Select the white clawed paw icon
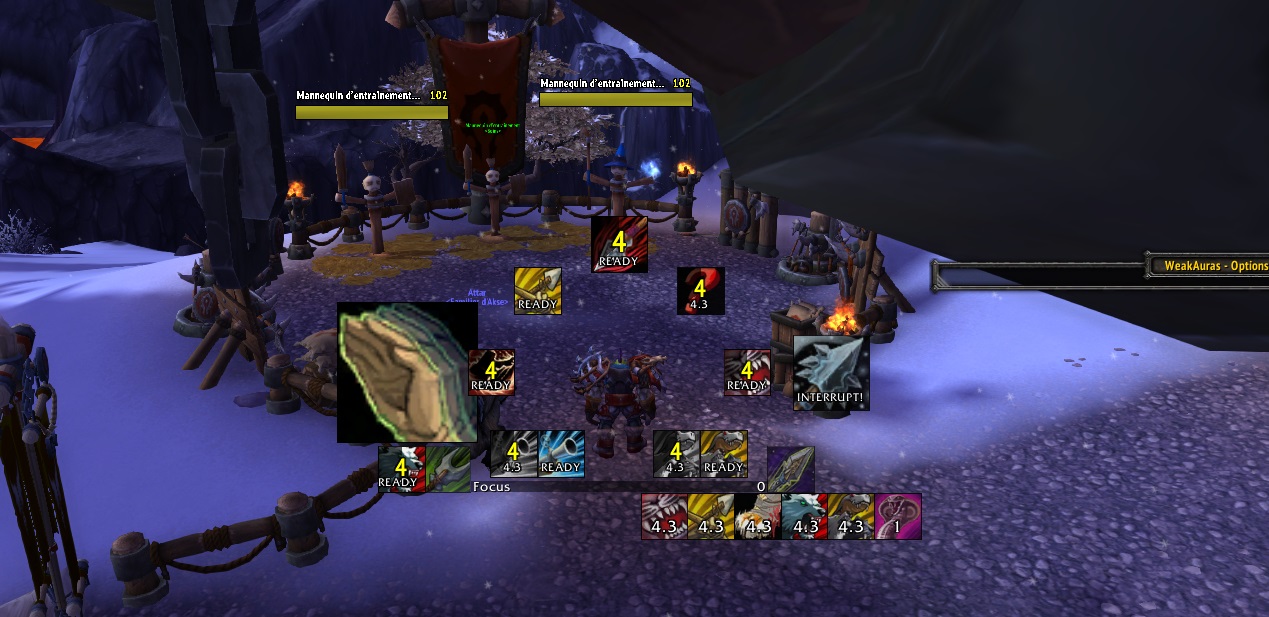This screenshot has height=617, width=1269. [x=757, y=516]
